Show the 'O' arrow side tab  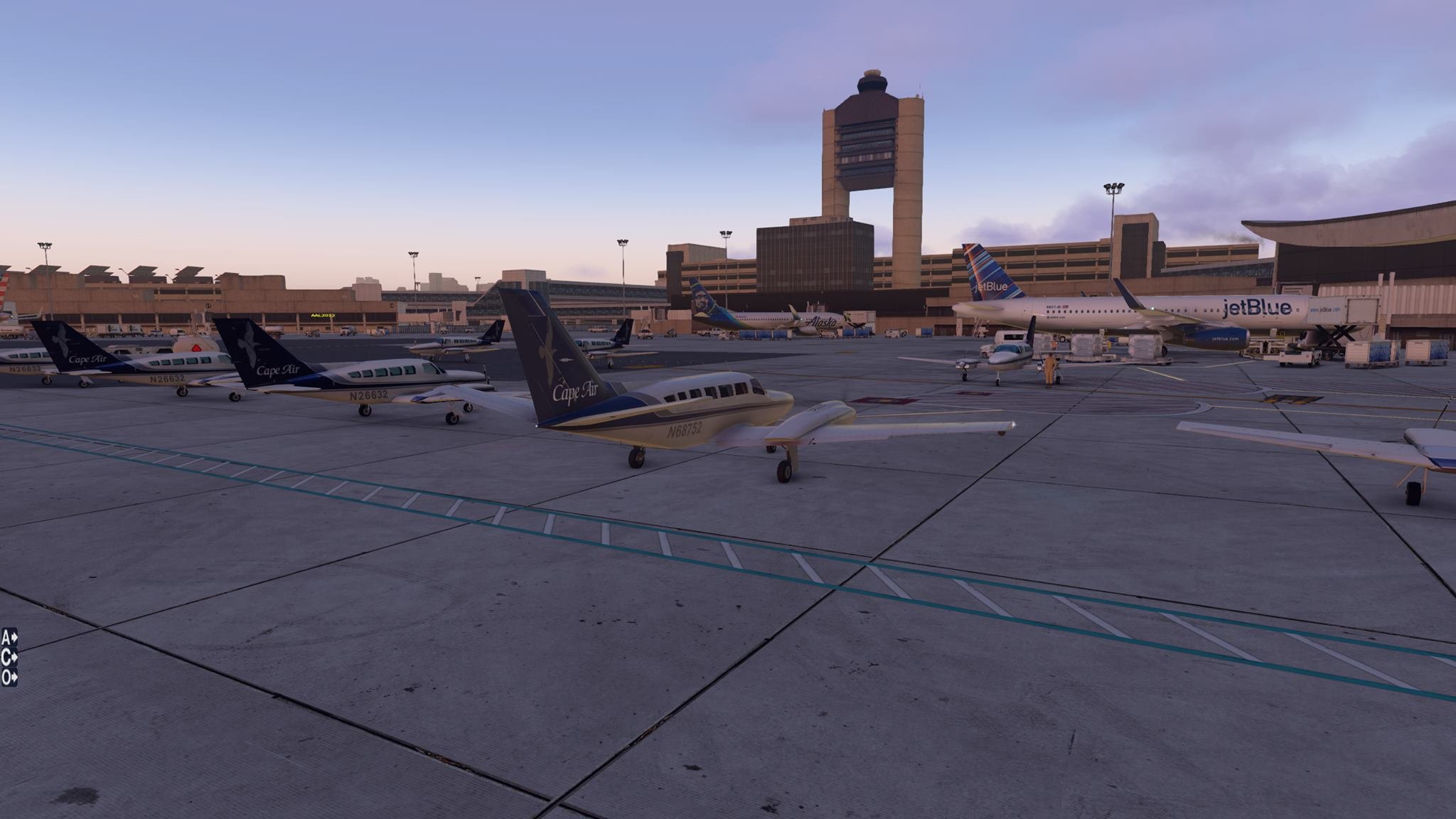tap(9, 678)
